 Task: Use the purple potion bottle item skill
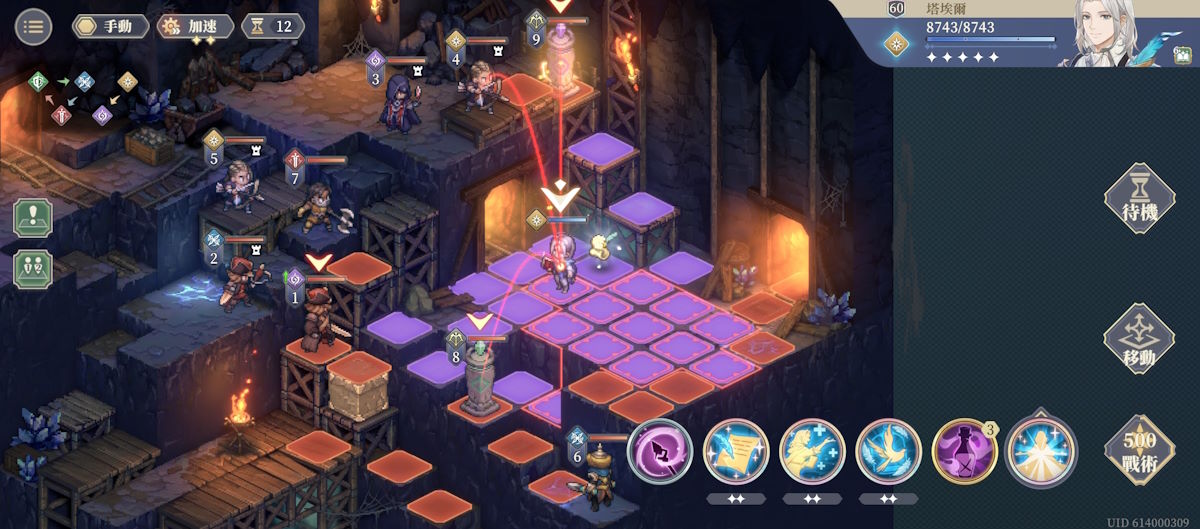tap(964, 451)
